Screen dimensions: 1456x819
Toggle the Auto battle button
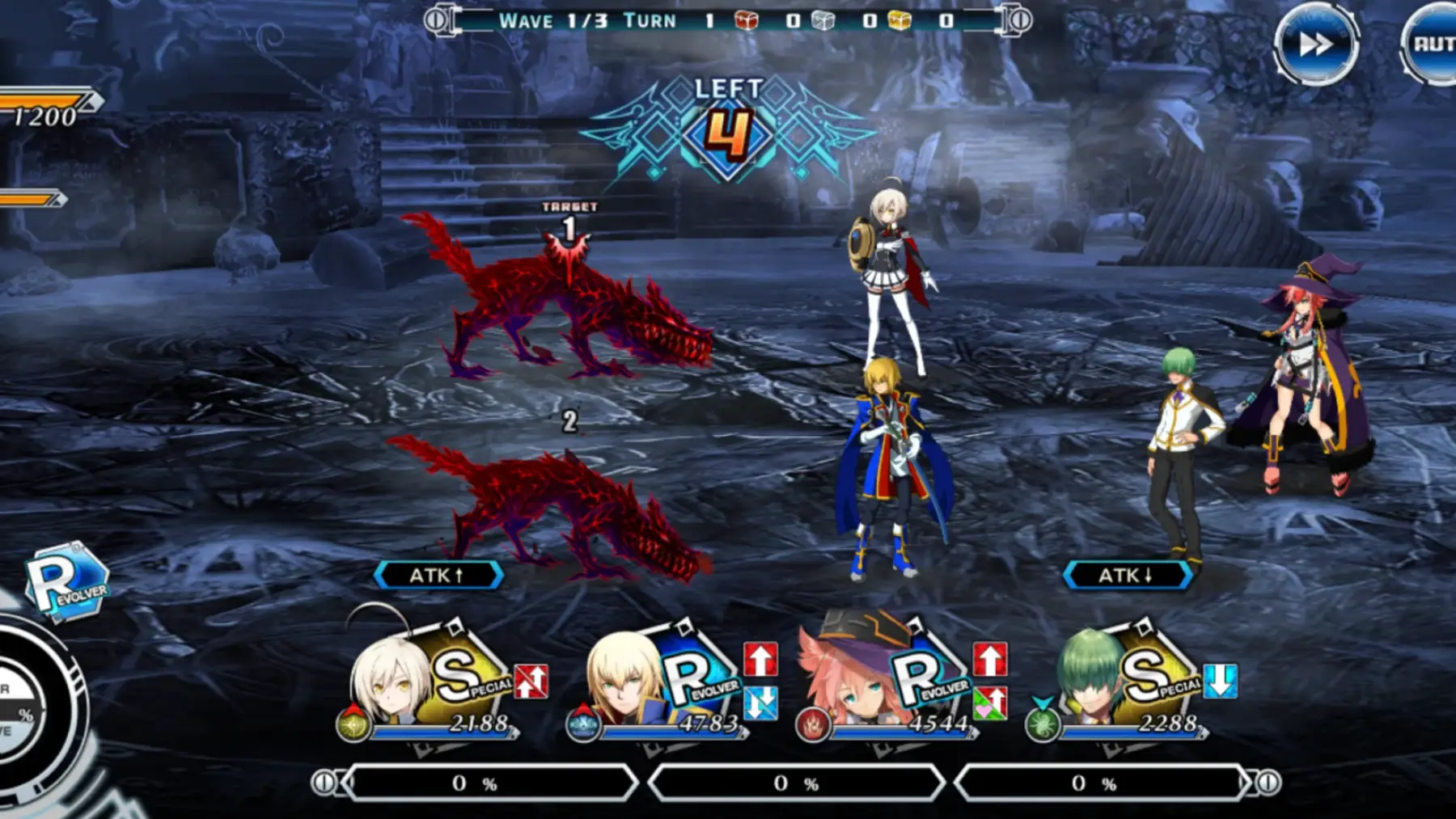point(1432,44)
